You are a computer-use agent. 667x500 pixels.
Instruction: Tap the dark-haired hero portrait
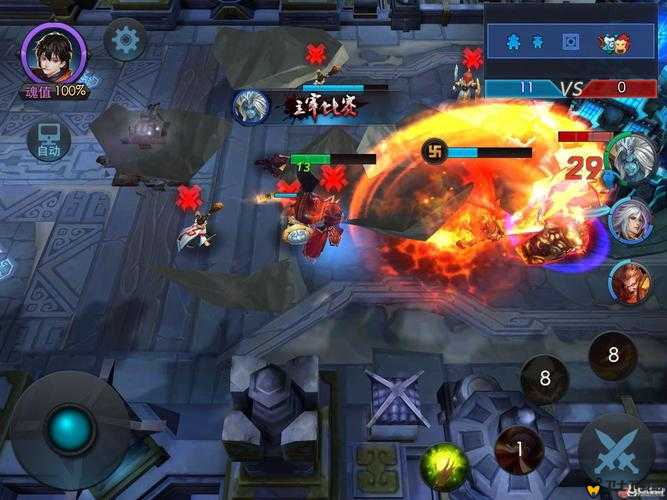(x=53, y=53)
